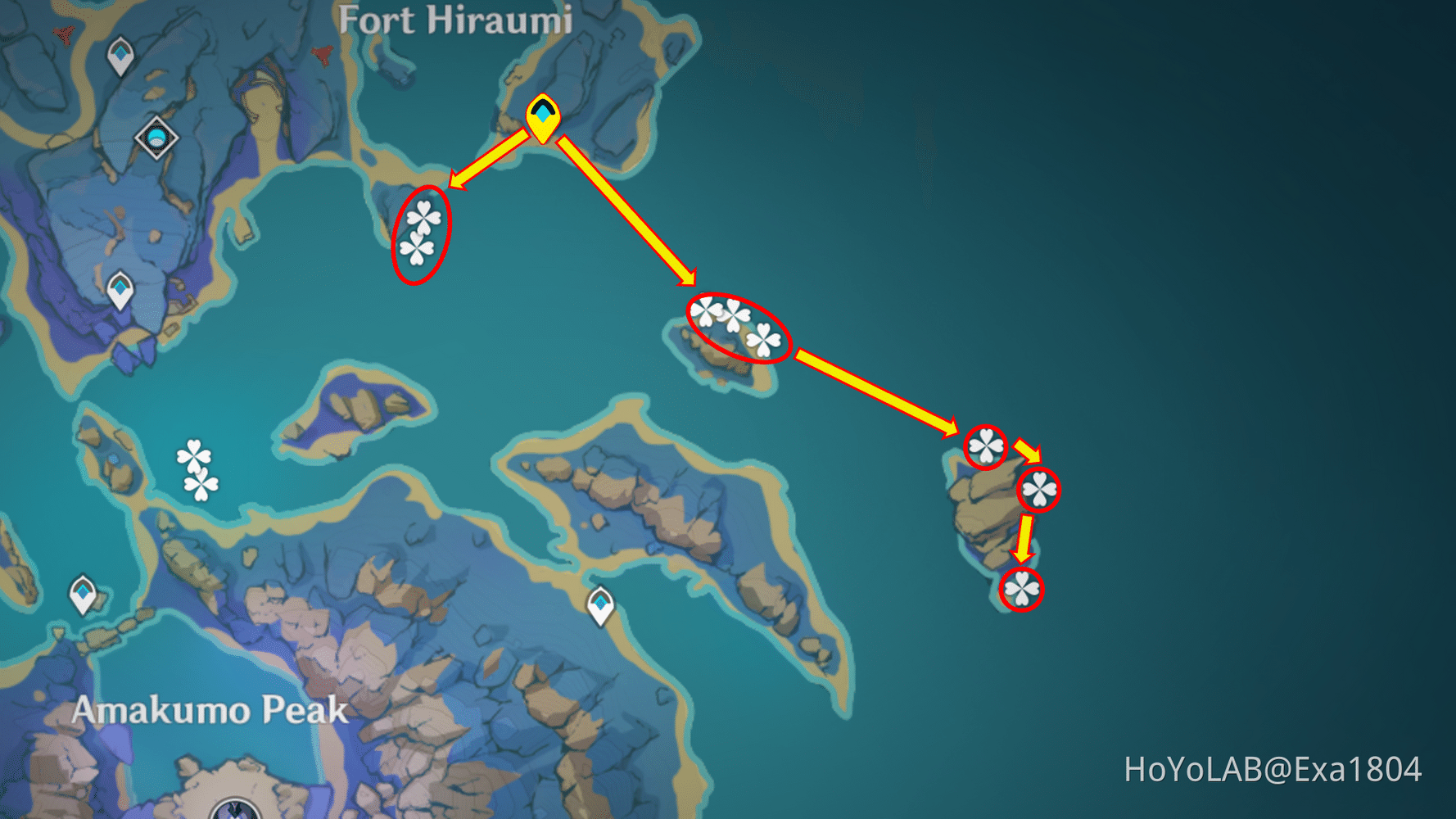Click the red arrow marker right of Fort Hiraumi

323,56
